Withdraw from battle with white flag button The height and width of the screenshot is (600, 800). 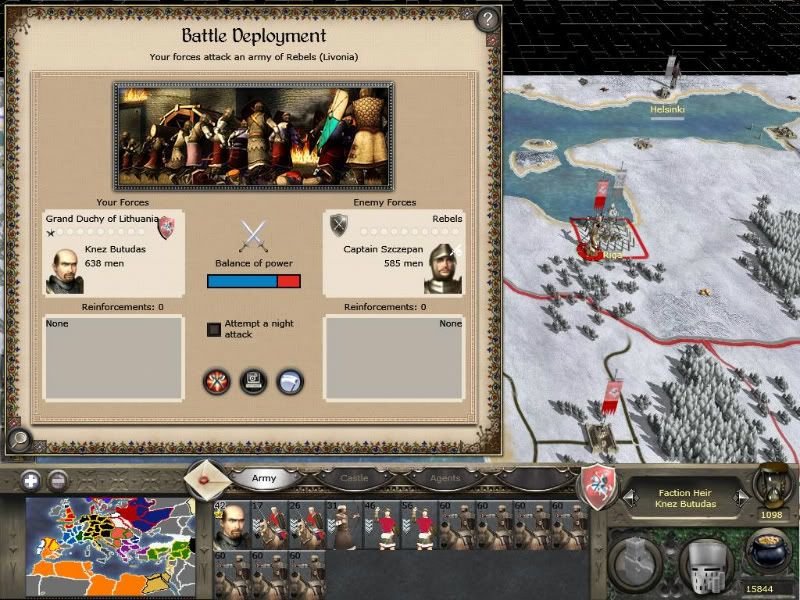(290, 381)
